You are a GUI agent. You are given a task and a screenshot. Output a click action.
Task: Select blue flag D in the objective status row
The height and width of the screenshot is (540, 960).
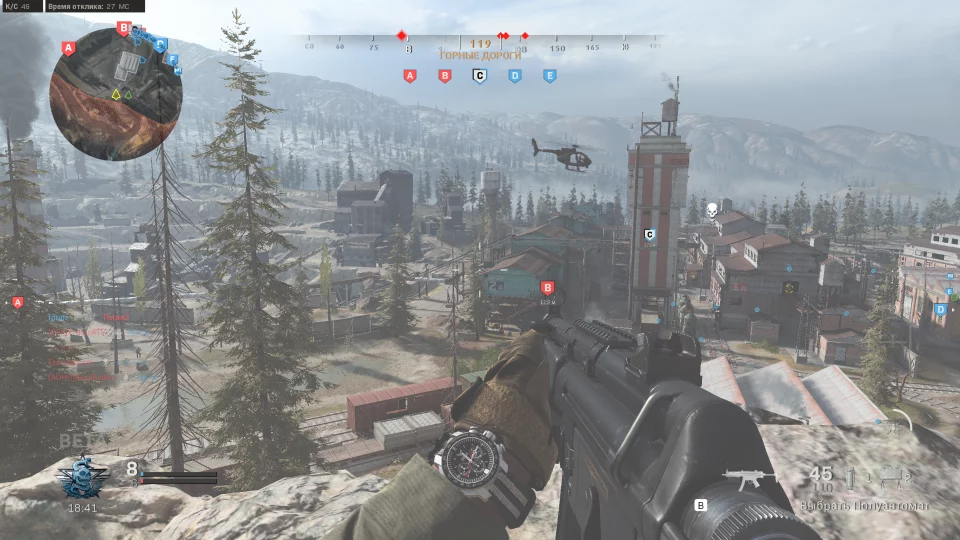(514, 75)
